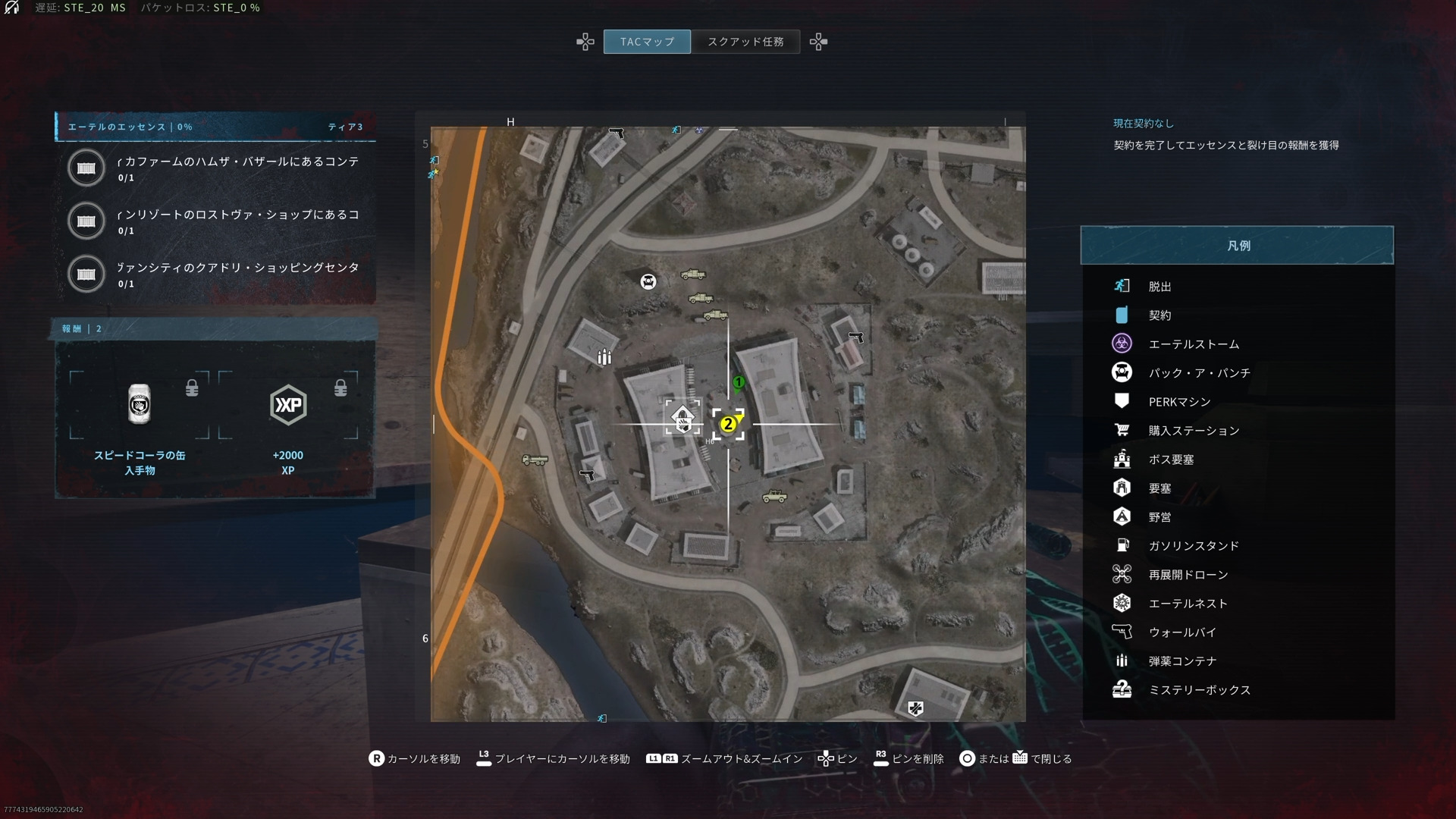Click ミステリーボックス legend entry
Image resolution: width=1456 pixels, height=819 pixels.
tap(1199, 690)
